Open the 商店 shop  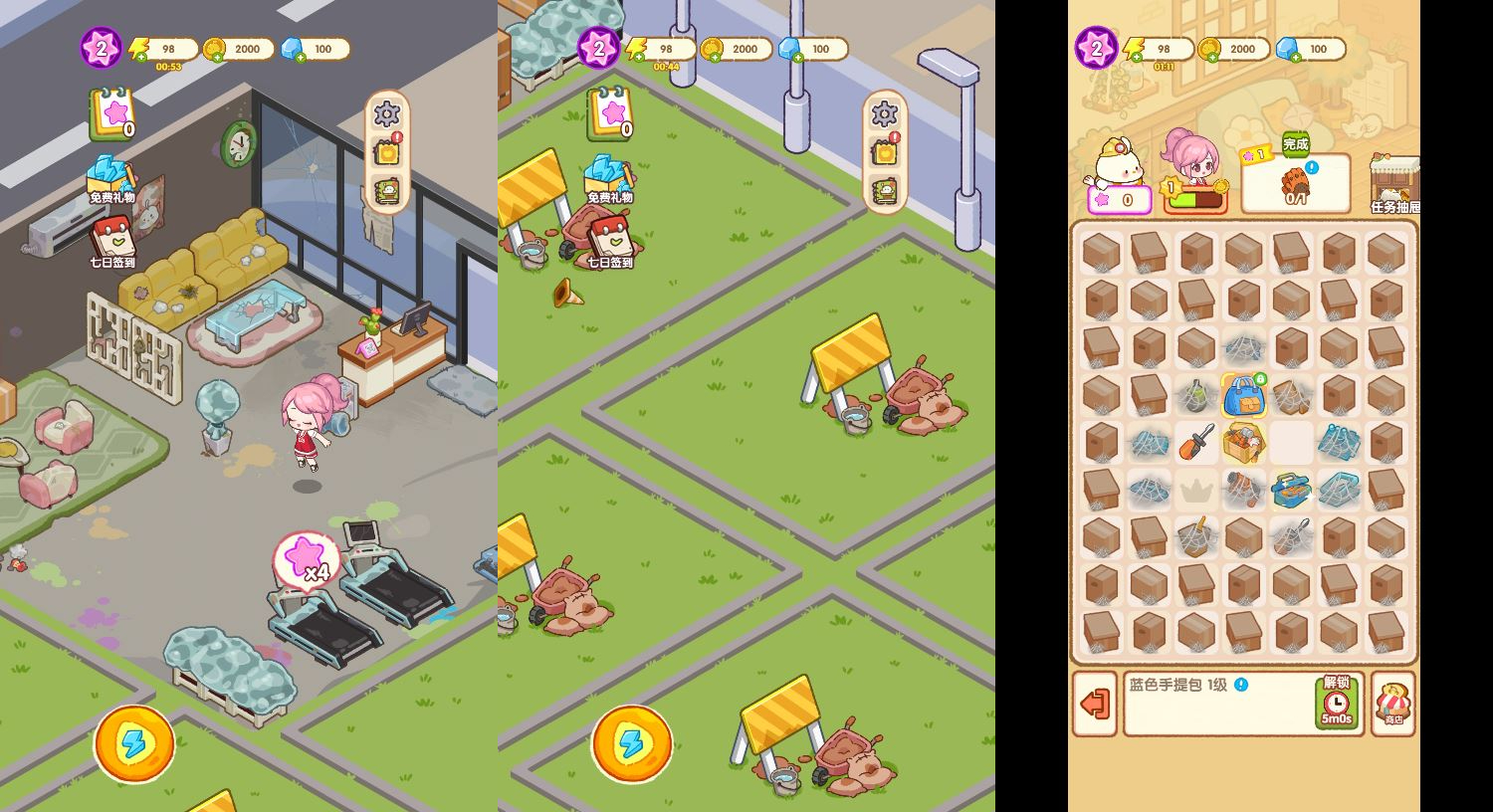pos(1393,704)
